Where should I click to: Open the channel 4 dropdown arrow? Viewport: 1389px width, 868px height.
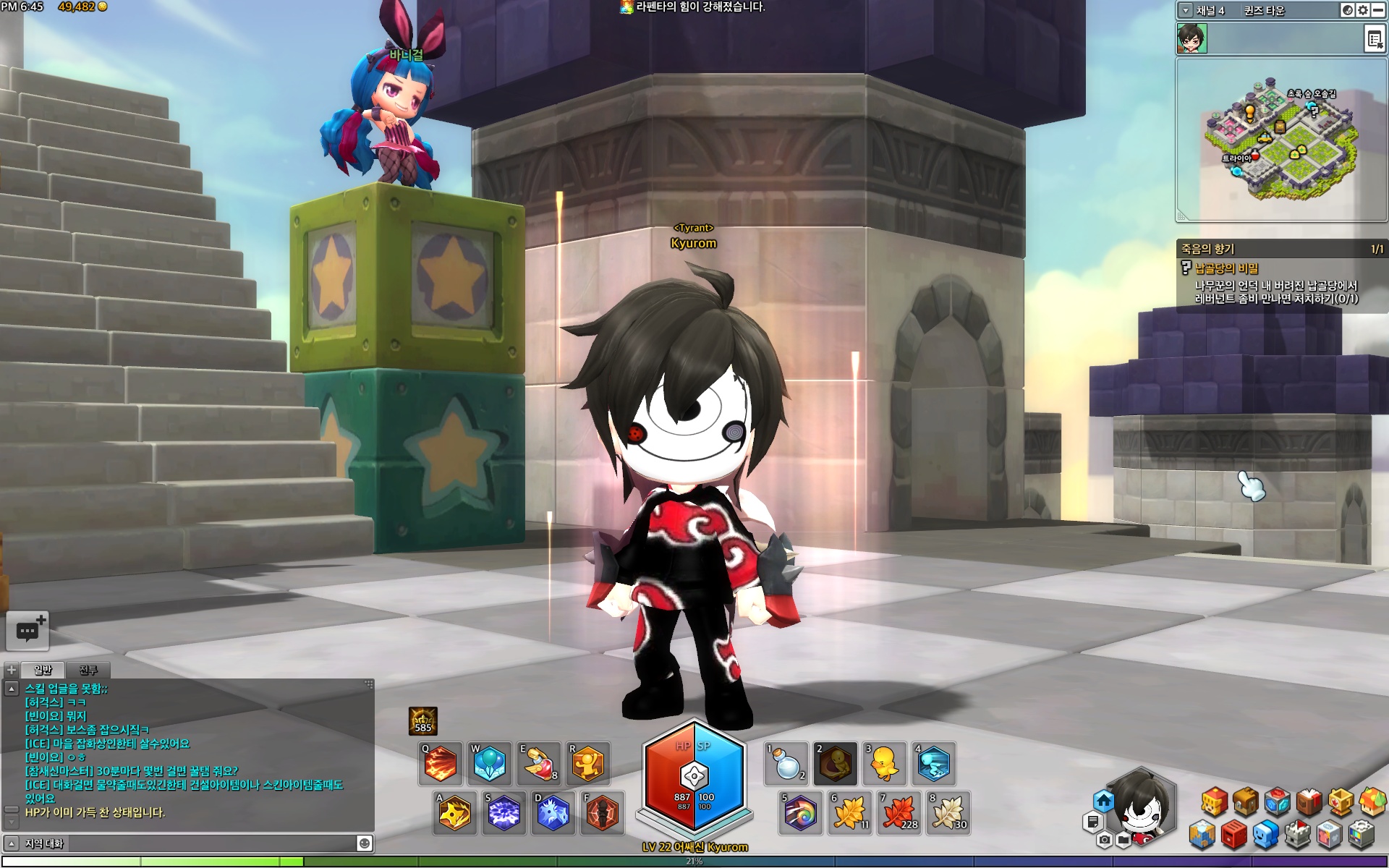point(1185,10)
